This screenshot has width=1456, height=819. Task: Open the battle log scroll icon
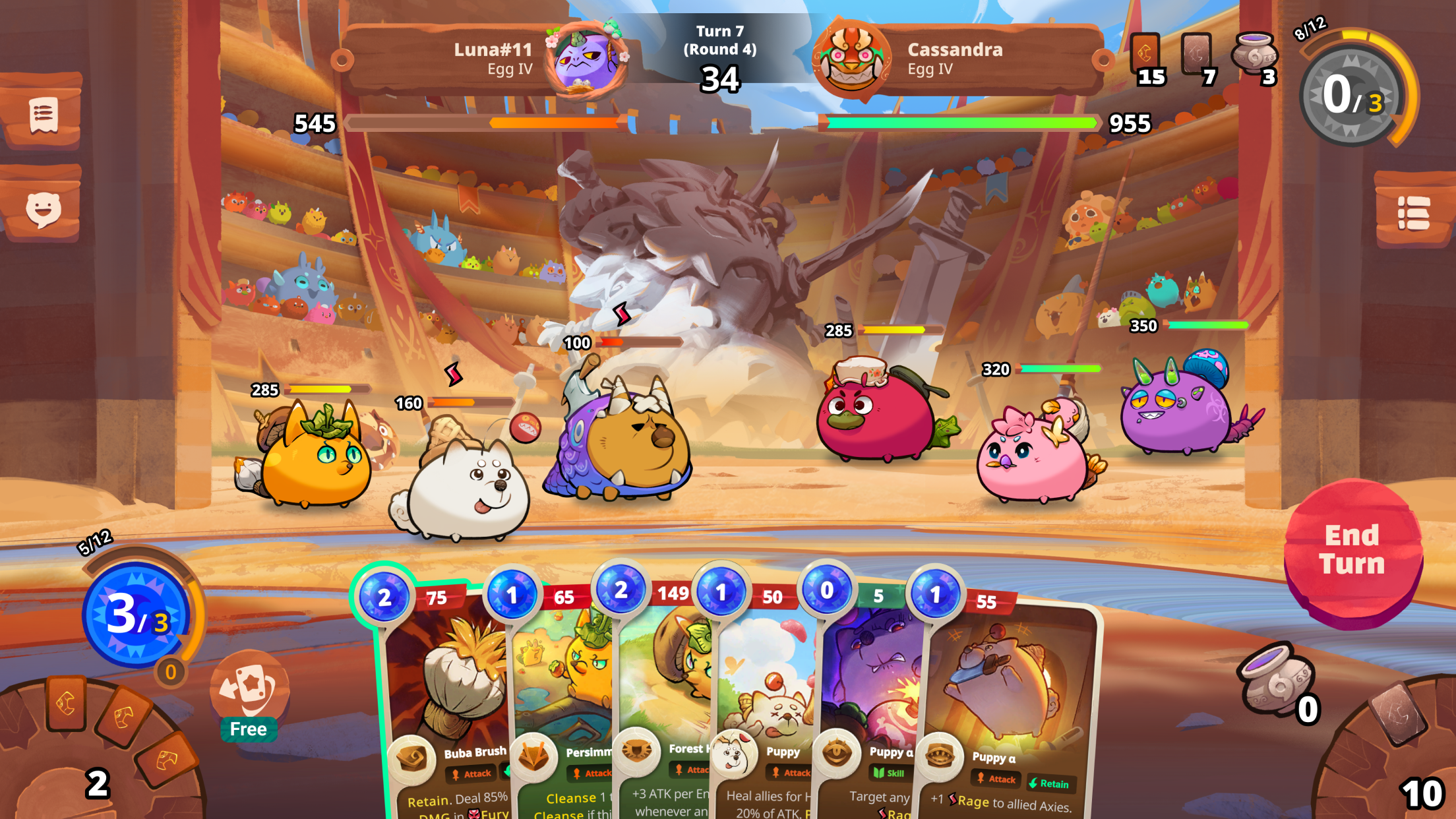pos(44,117)
